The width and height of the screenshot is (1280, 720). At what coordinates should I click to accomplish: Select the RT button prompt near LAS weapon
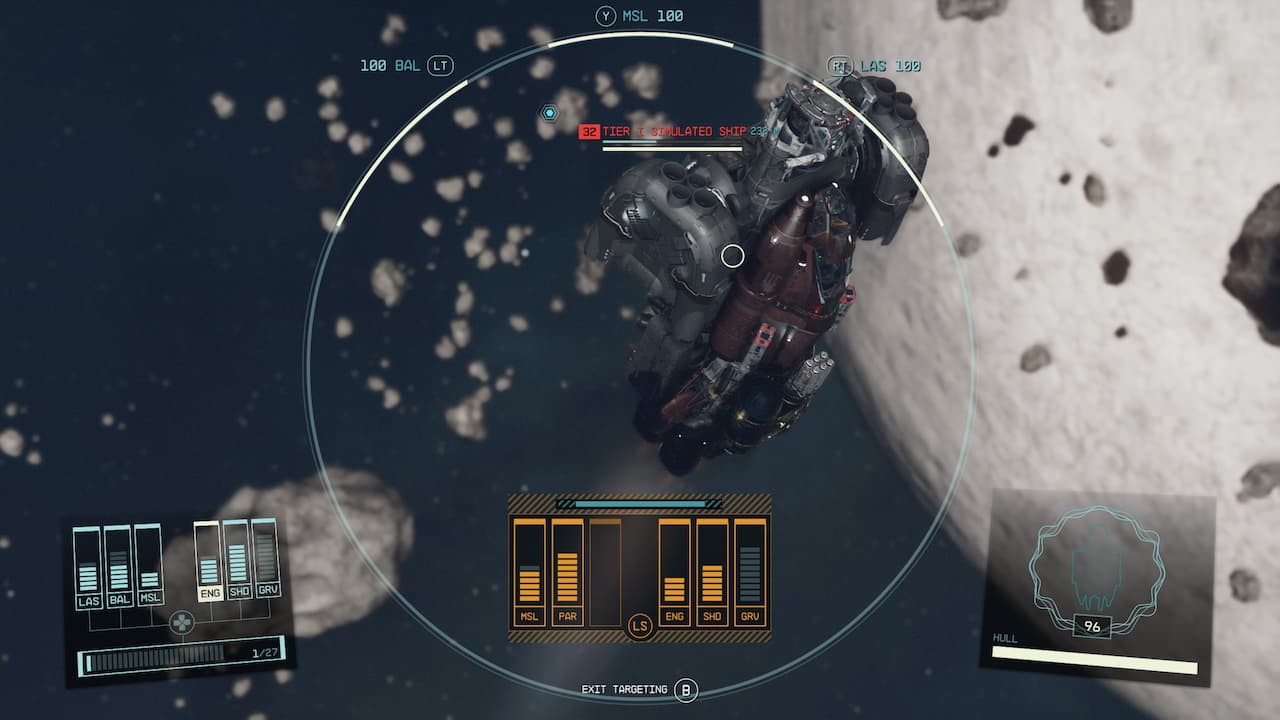click(842, 63)
